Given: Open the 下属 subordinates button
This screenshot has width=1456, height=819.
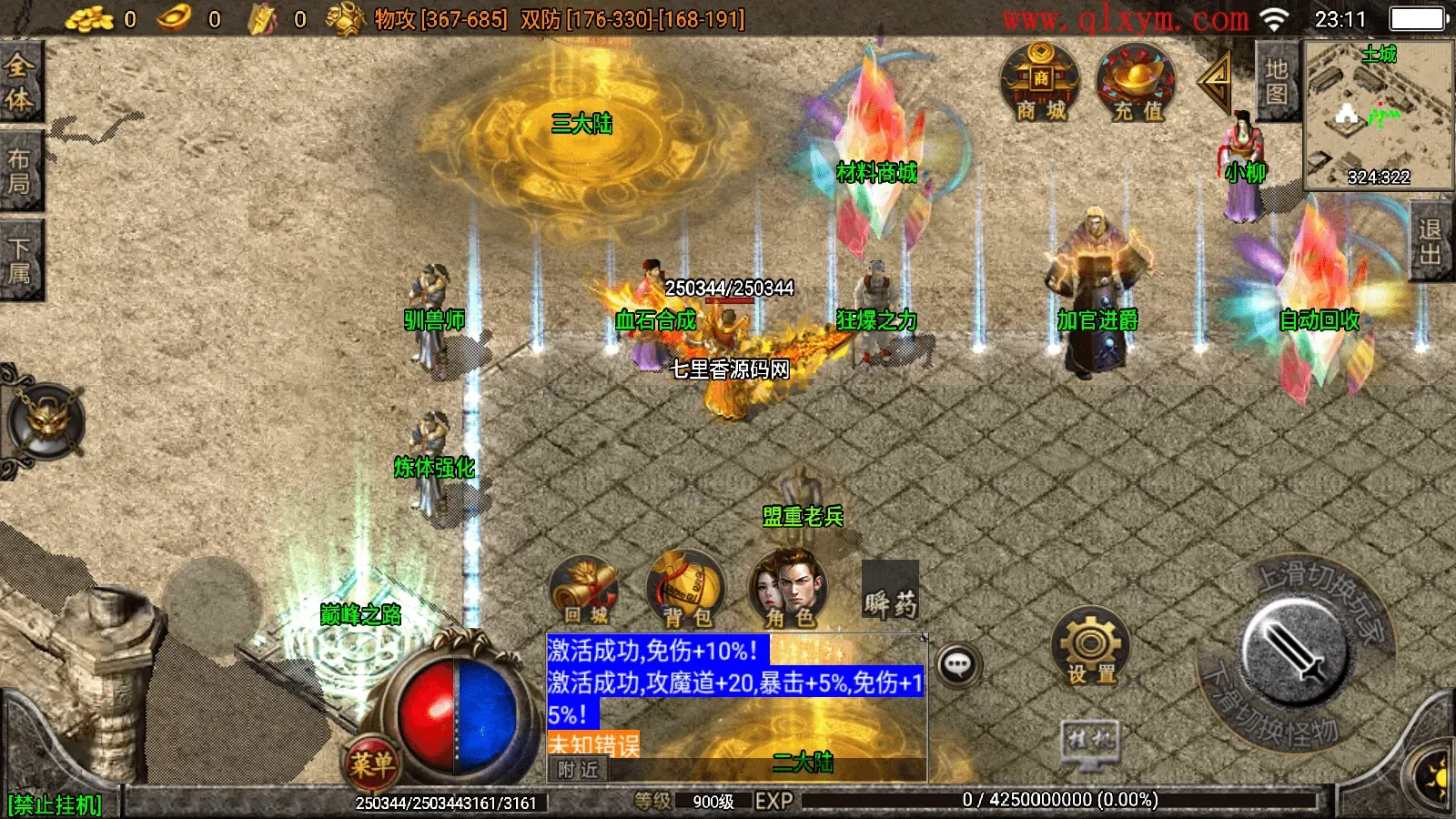Looking at the screenshot, I should tap(20, 260).
